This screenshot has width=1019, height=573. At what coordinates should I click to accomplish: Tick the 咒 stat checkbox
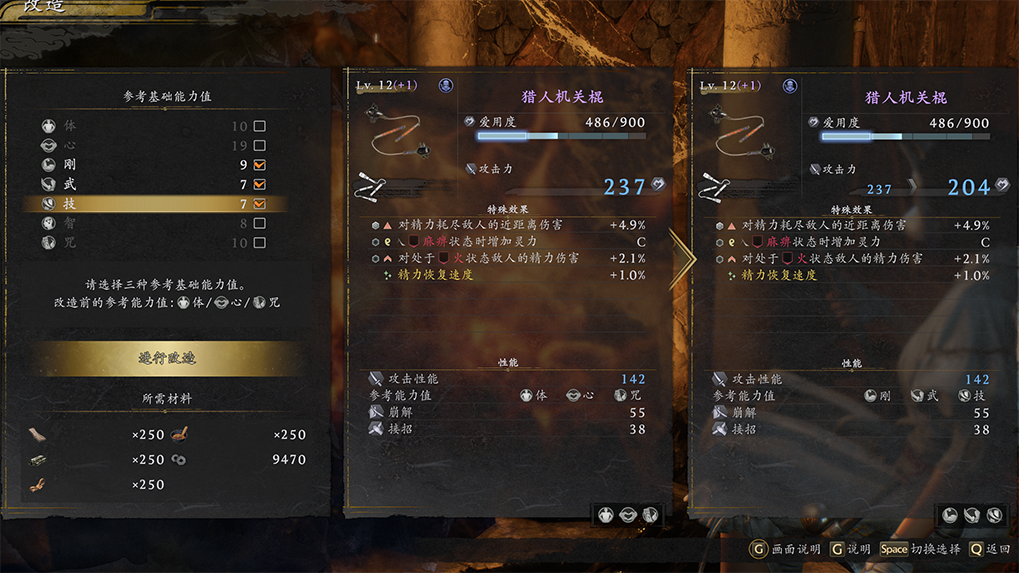tap(260, 242)
